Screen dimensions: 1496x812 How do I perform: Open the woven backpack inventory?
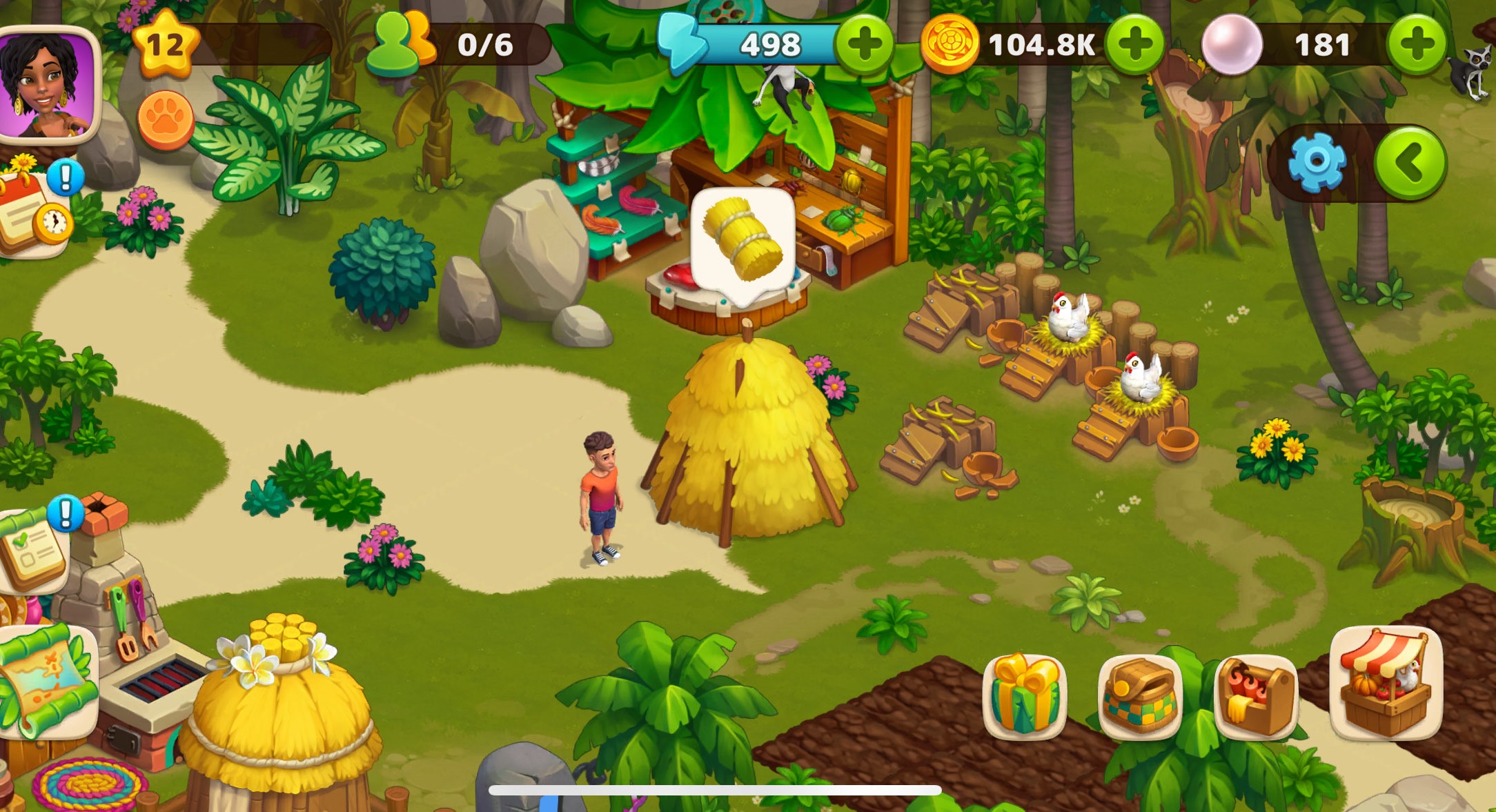click(x=1140, y=695)
